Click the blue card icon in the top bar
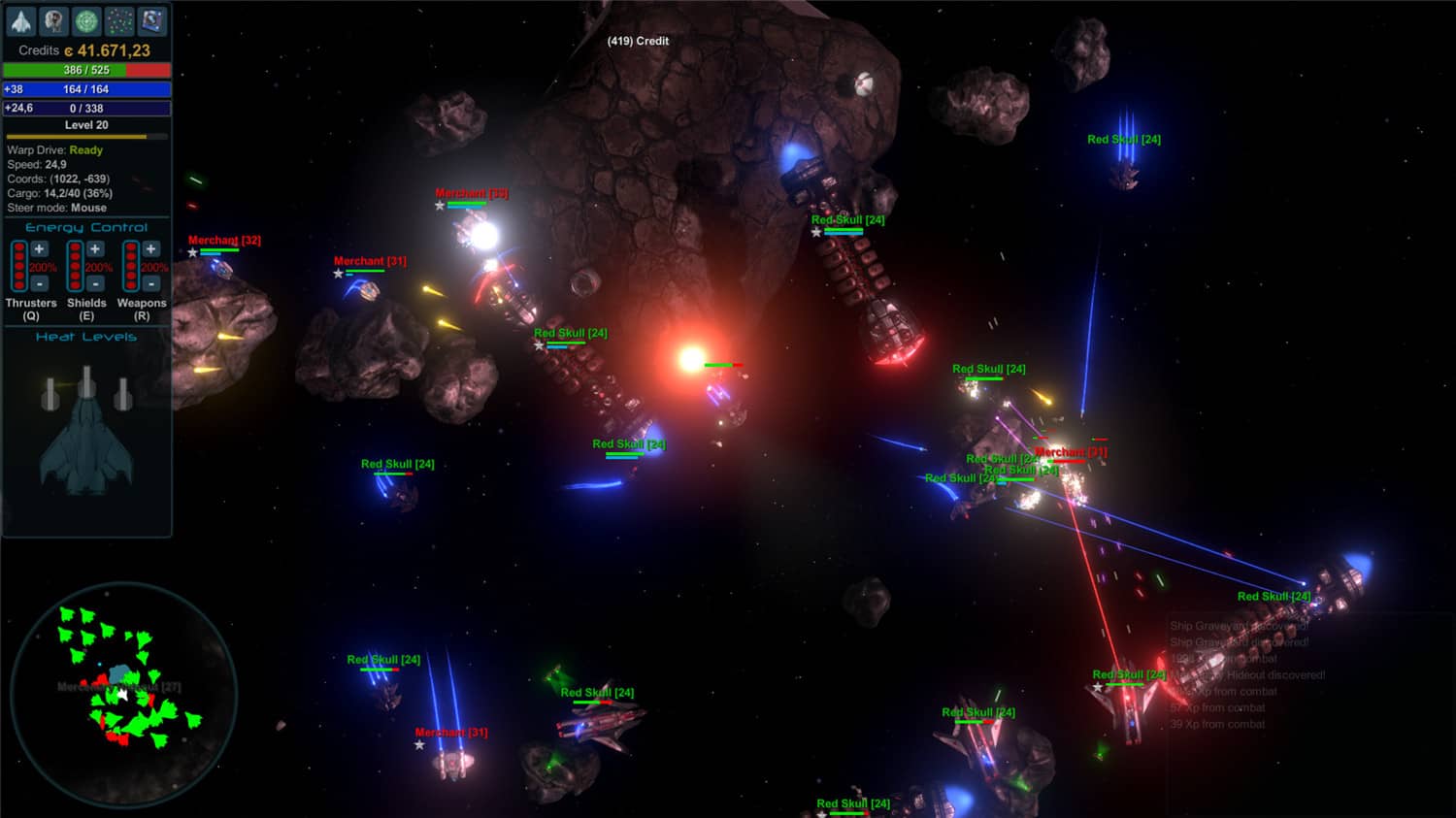The height and width of the screenshot is (818, 1456). (x=152, y=20)
